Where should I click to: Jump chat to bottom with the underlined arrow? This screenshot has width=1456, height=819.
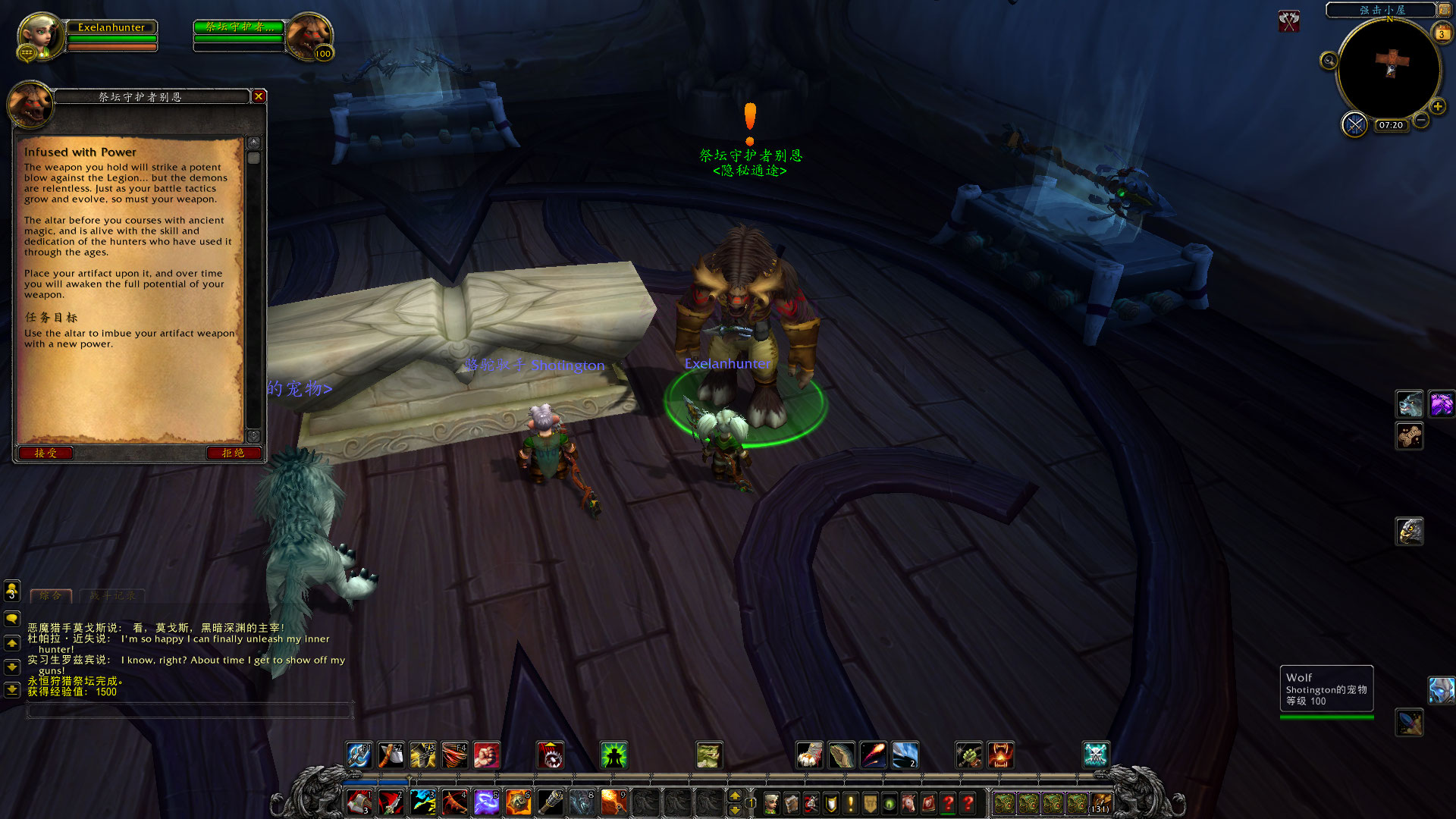pyautogui.click(x=12, y=690)
